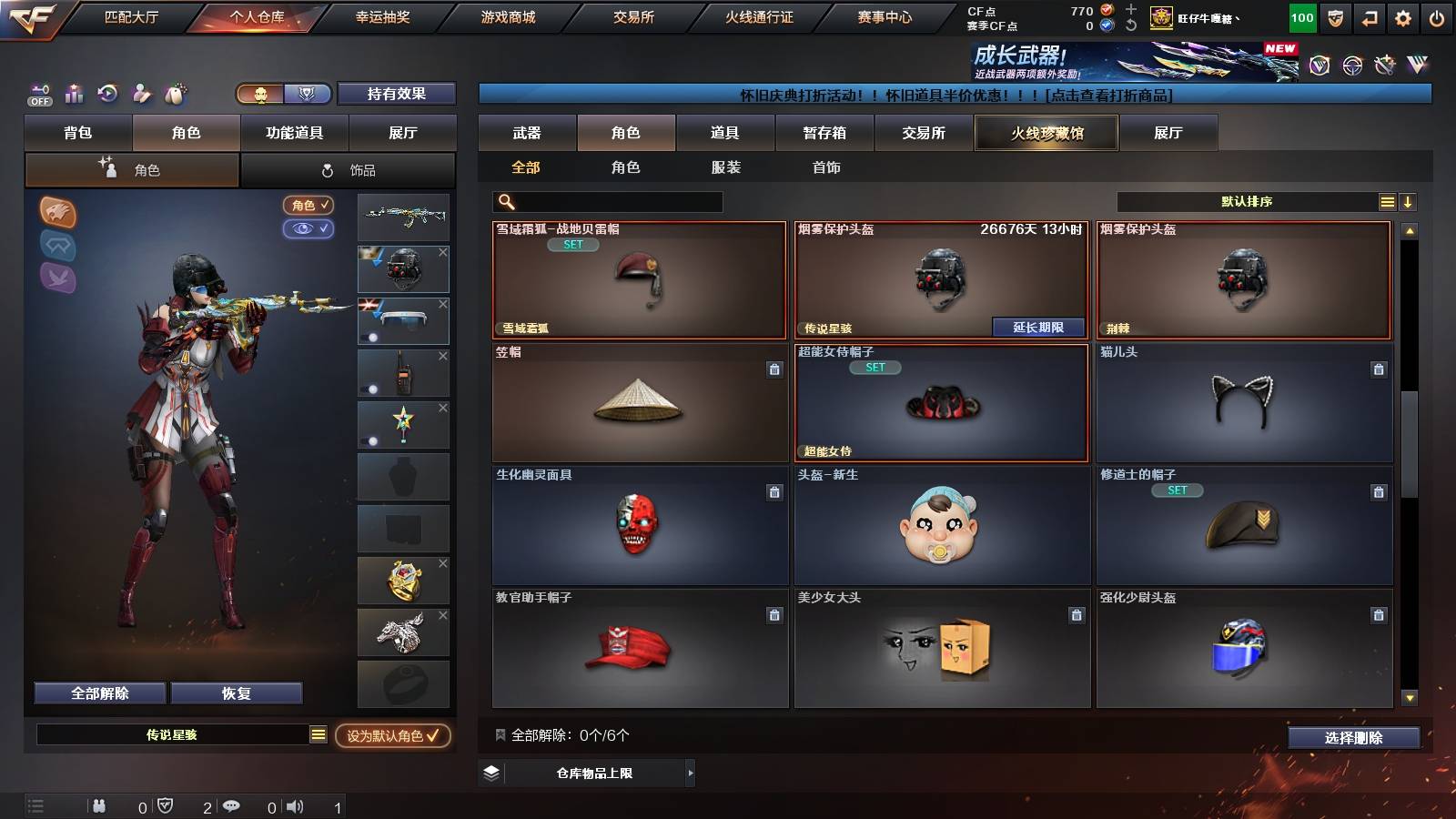Open the replay history icon near the OFF switch

(107, 94)
